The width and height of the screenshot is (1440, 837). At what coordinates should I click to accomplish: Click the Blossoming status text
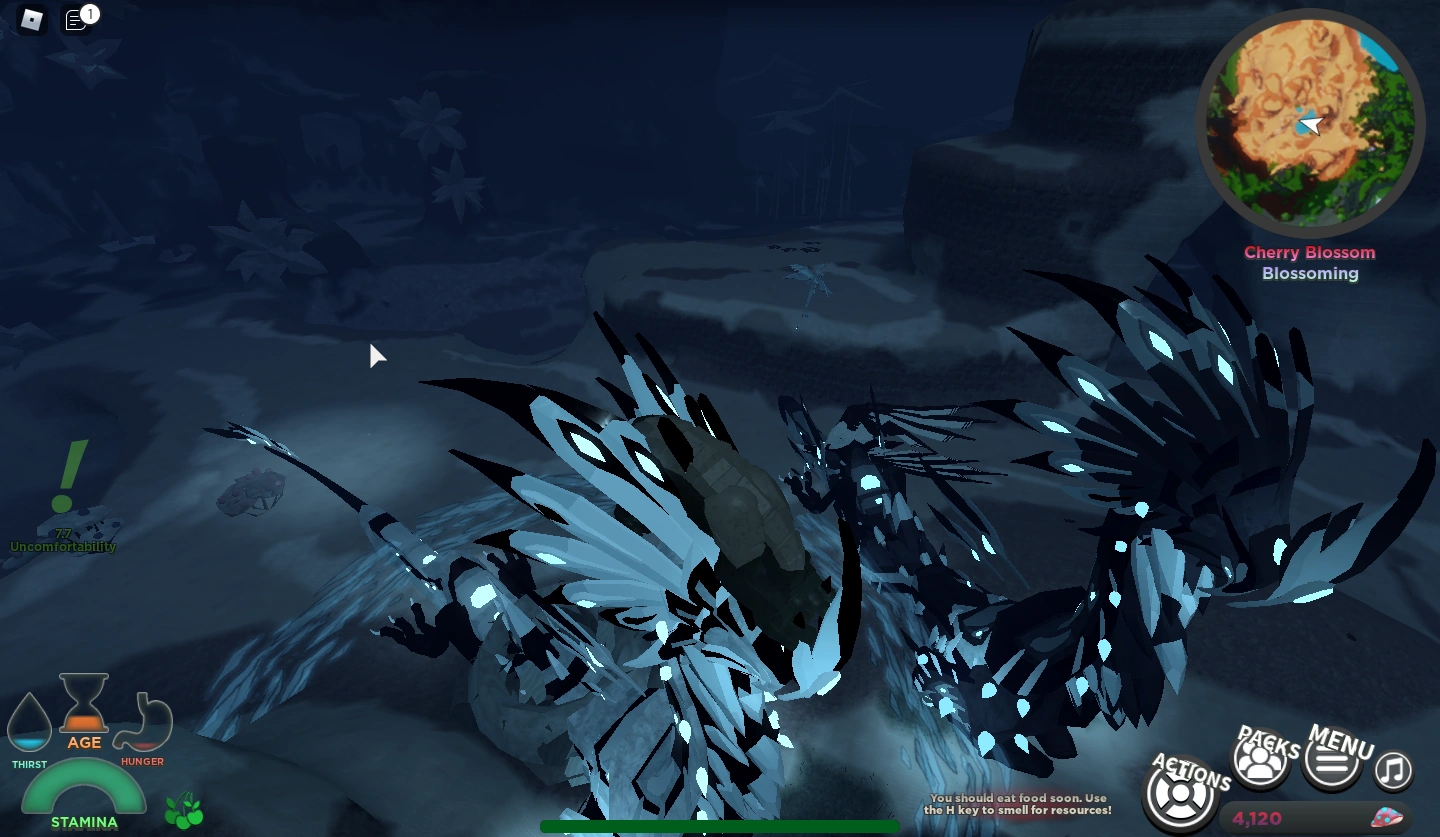point(1310,273)
